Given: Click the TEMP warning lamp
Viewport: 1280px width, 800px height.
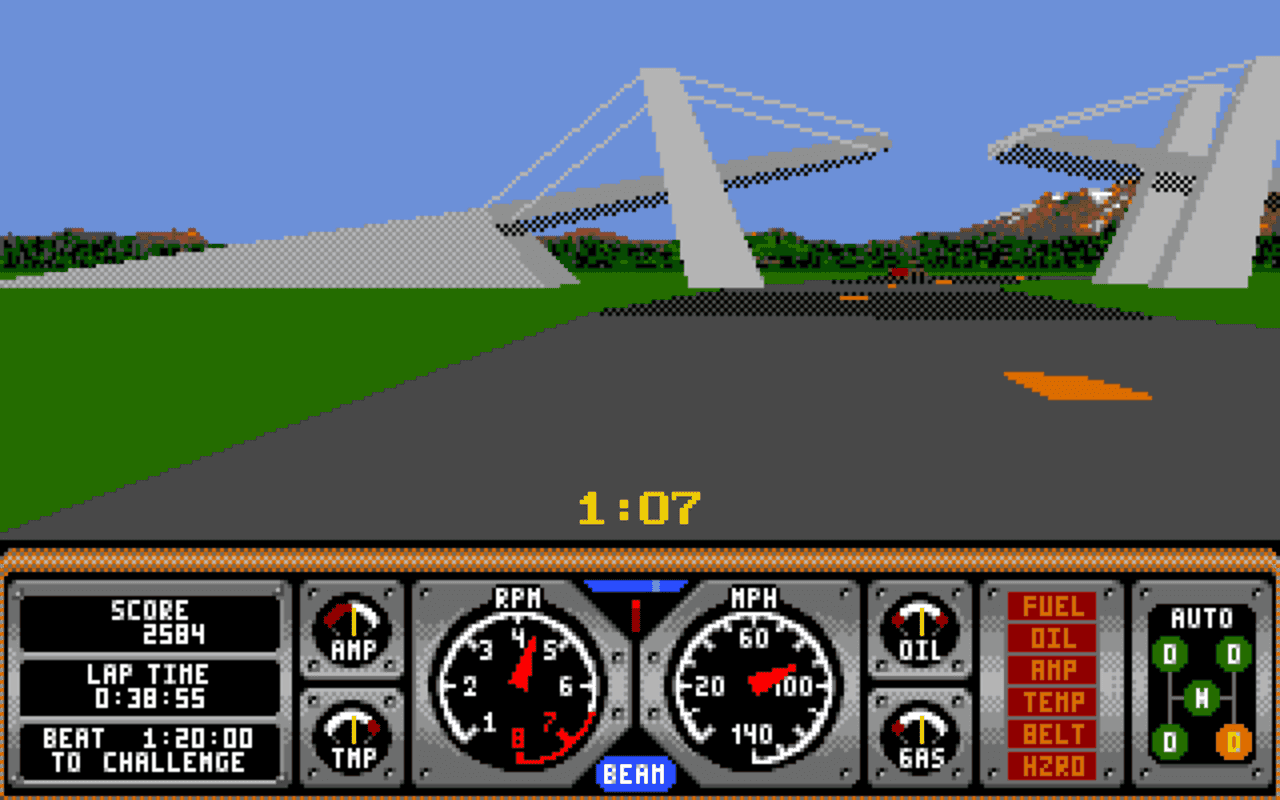Looking at the screenshot, I should [1051, 701].
